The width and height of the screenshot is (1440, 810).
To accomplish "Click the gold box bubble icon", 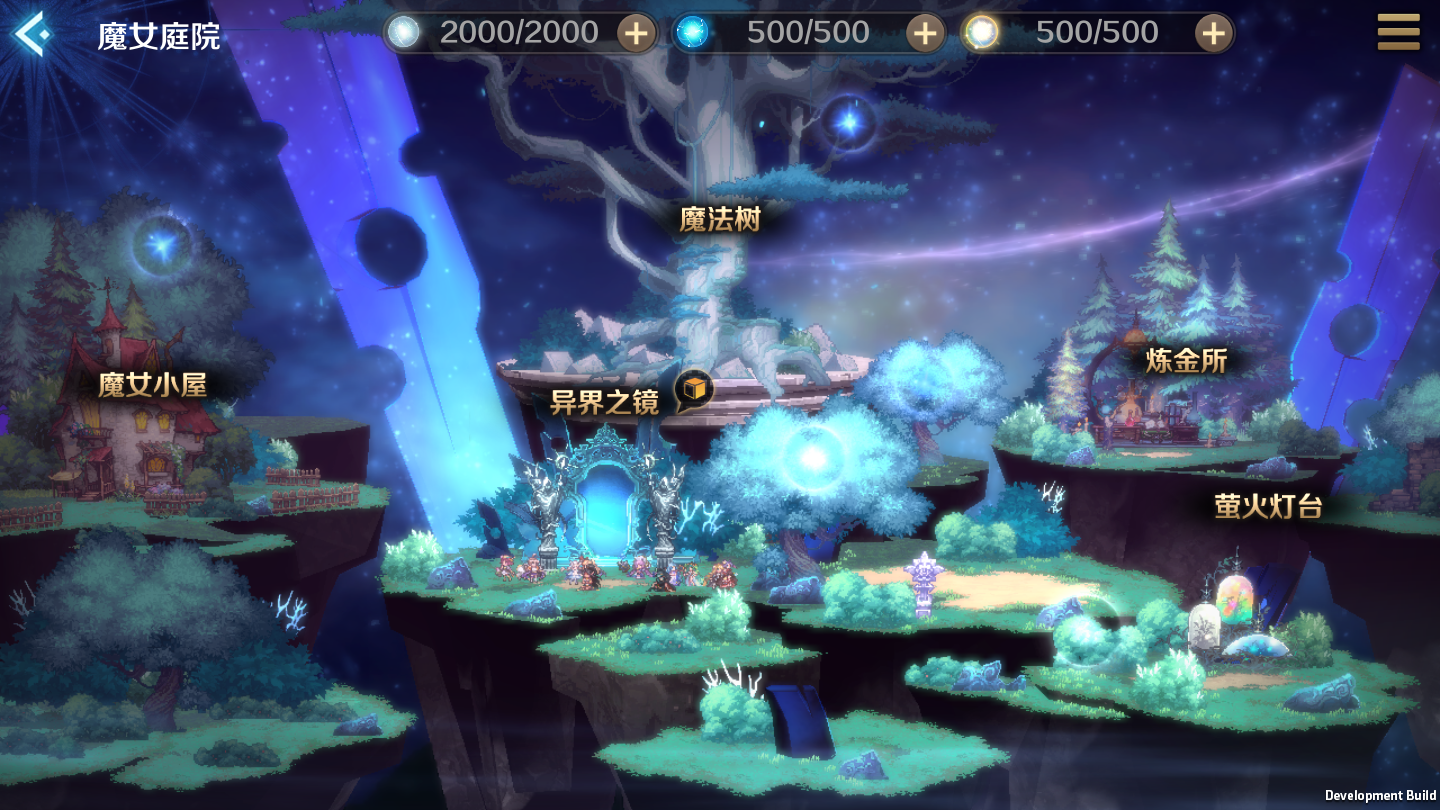I will (x=693, y=391).
